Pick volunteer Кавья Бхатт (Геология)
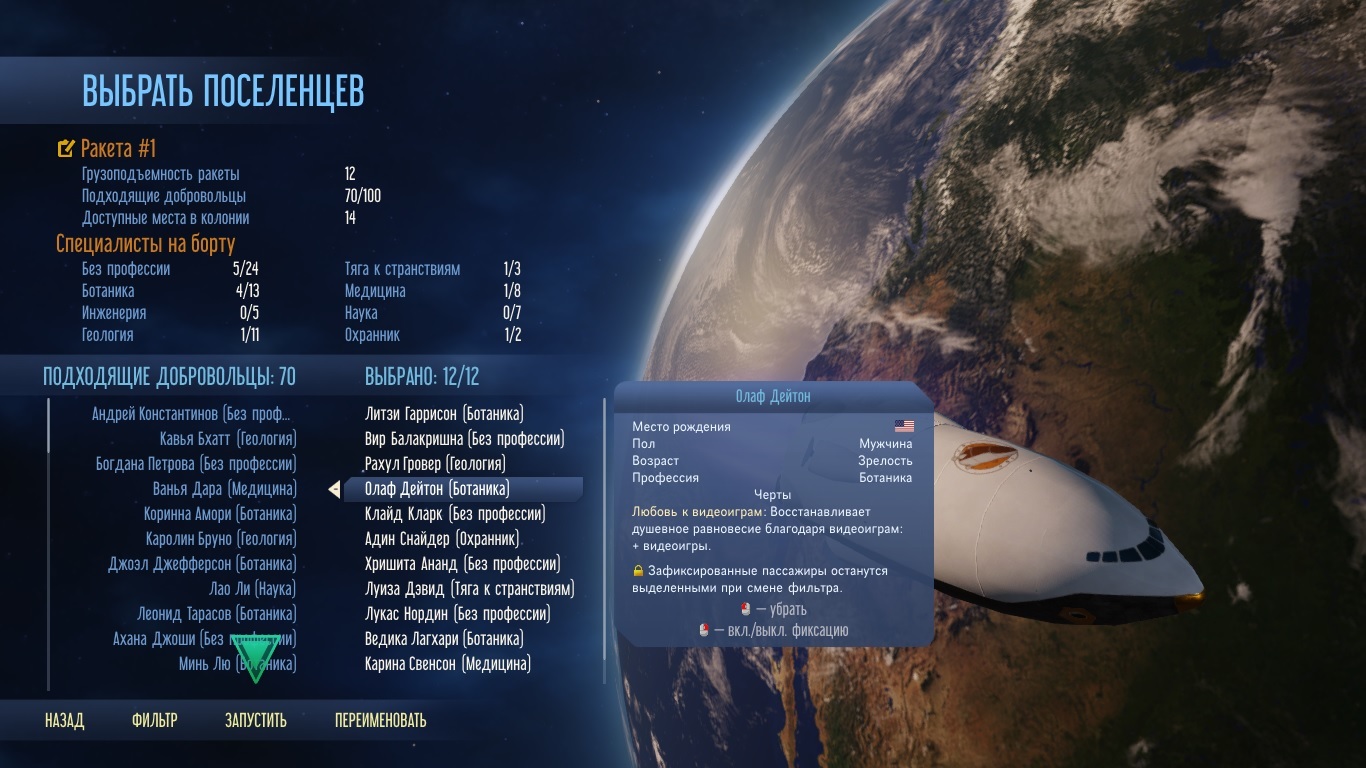This screenshot has width=1366, height=768. click(x=228, y=439)
